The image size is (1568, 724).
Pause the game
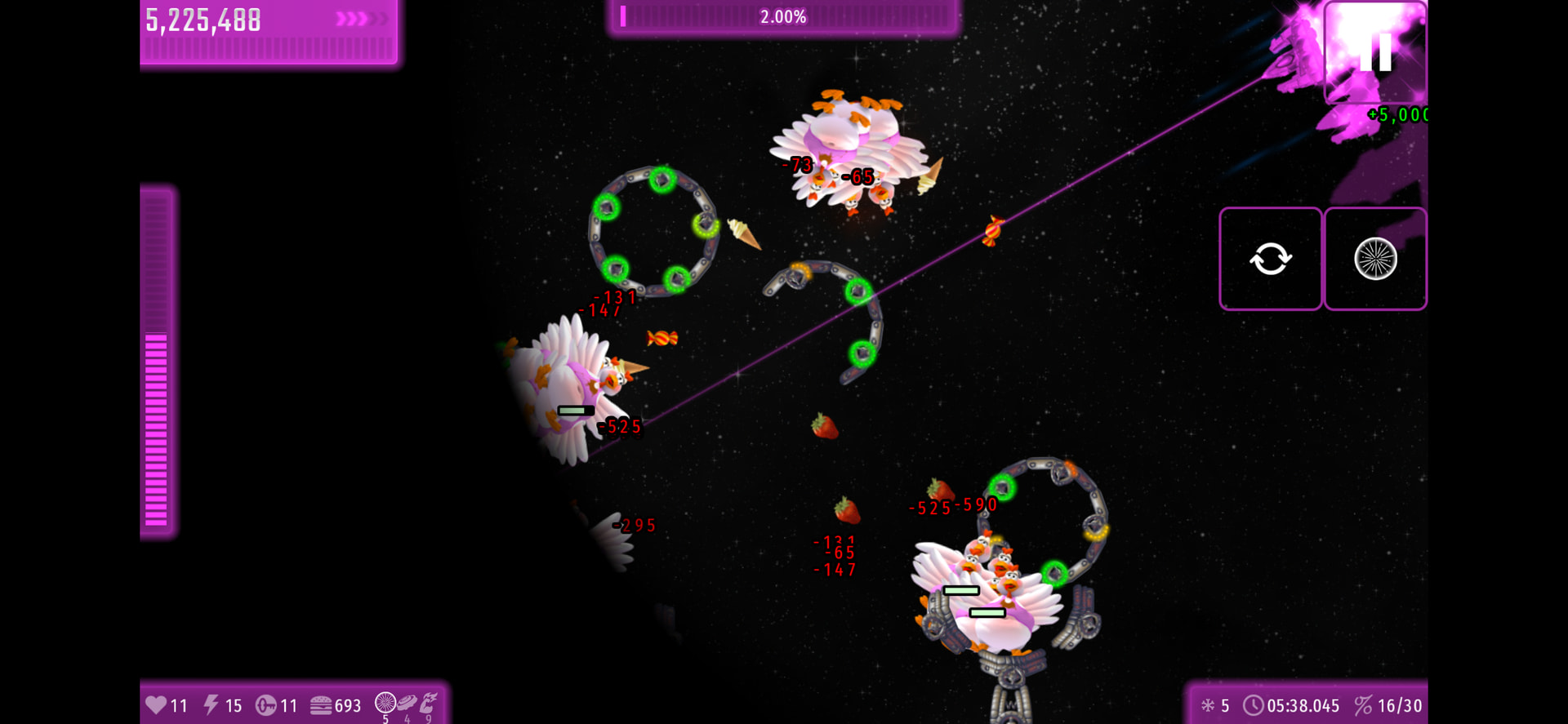tap(1375, 52)
